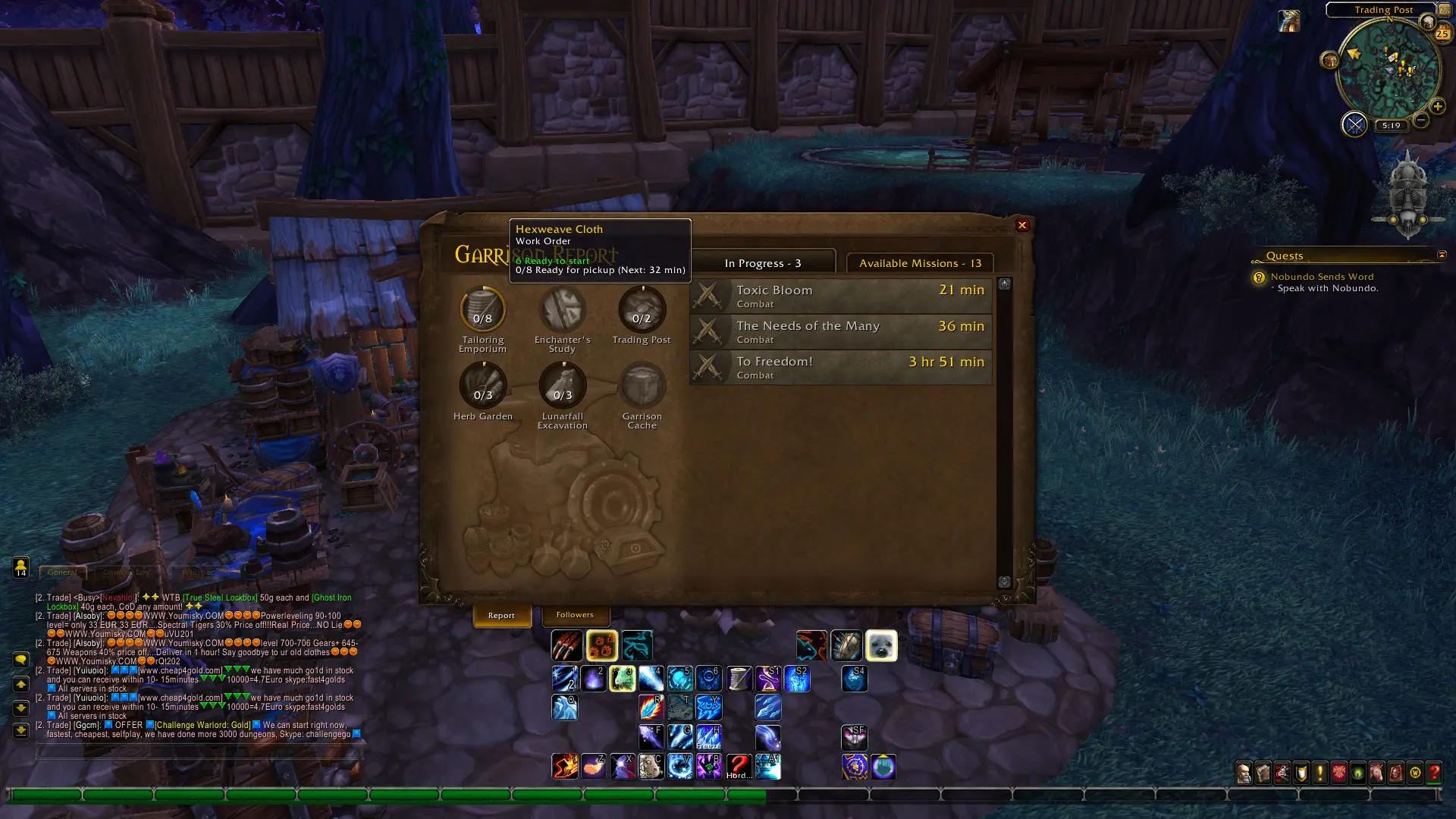Image resolution: width=1456 pixels, height=819 pixels.
Task: Select The Needs of the Many mission
Action: point(840,331)
